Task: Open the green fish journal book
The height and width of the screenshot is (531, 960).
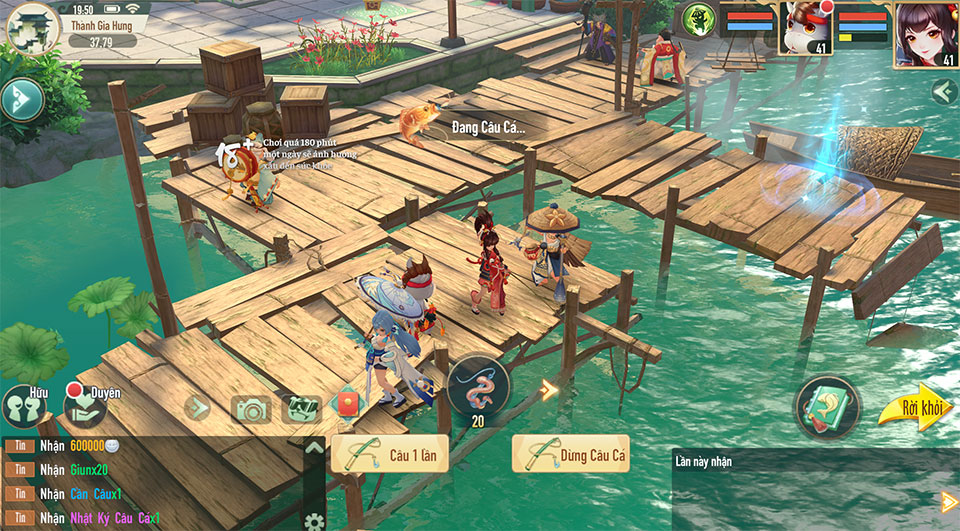Action: (827, 407)
